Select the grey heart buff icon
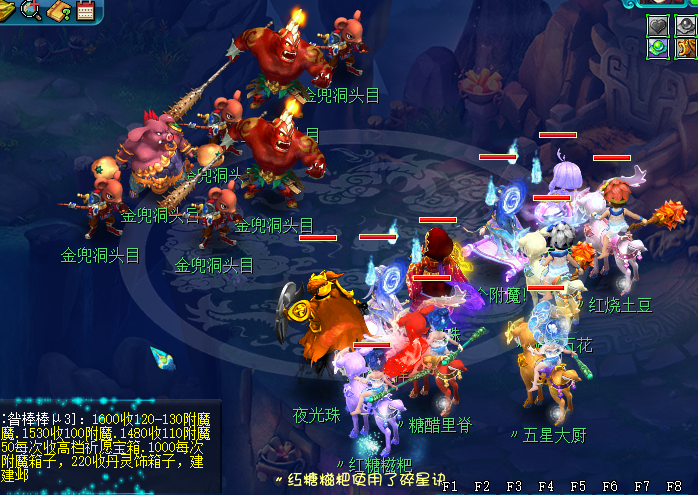The height and width of the screenshot is (495, 698). point(659,25)
